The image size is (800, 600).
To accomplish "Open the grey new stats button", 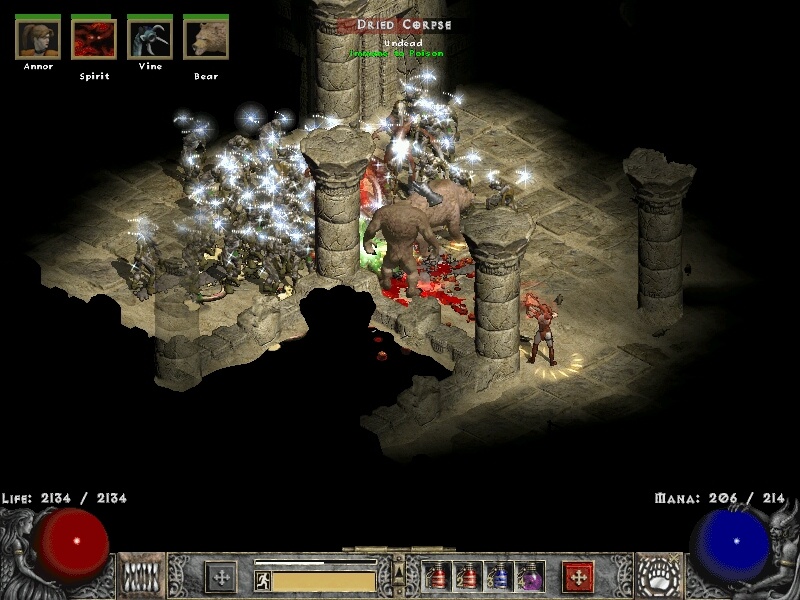I will [x=221, y=577].
